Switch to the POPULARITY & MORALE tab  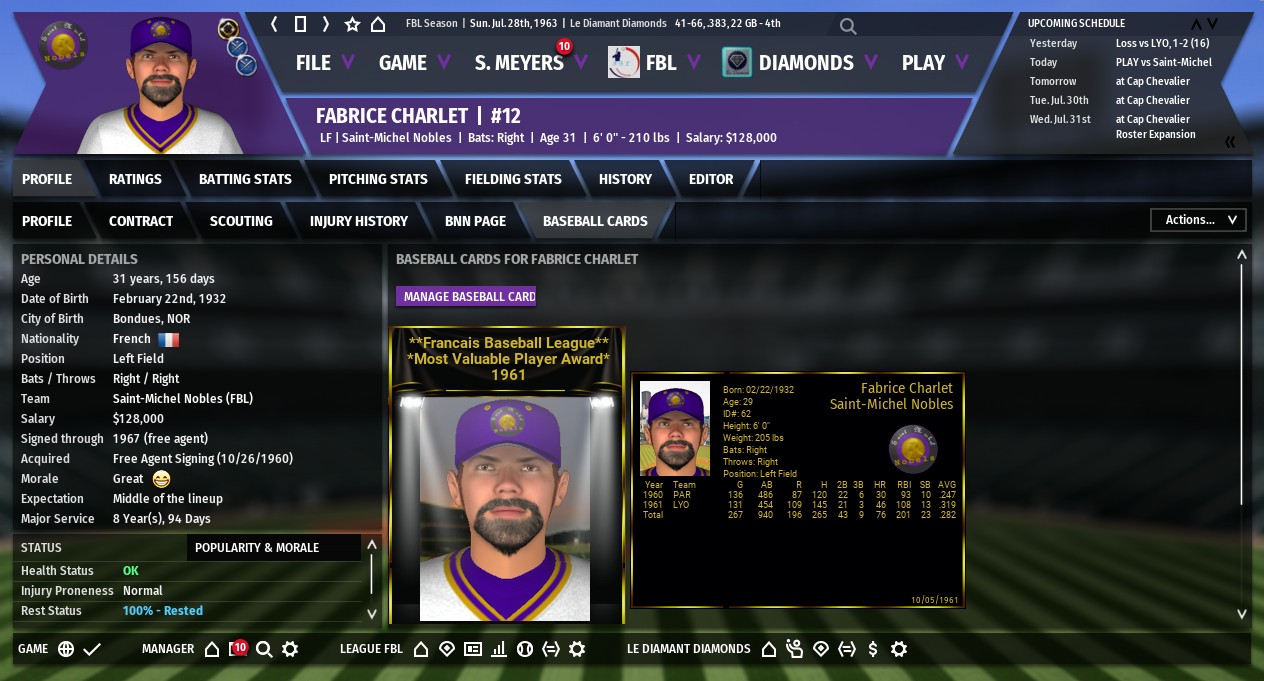(x=257, y=548)
